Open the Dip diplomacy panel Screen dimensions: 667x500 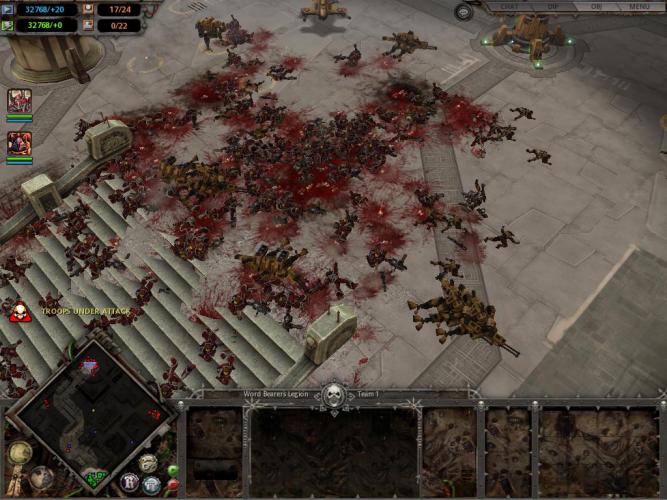[553, 7]
